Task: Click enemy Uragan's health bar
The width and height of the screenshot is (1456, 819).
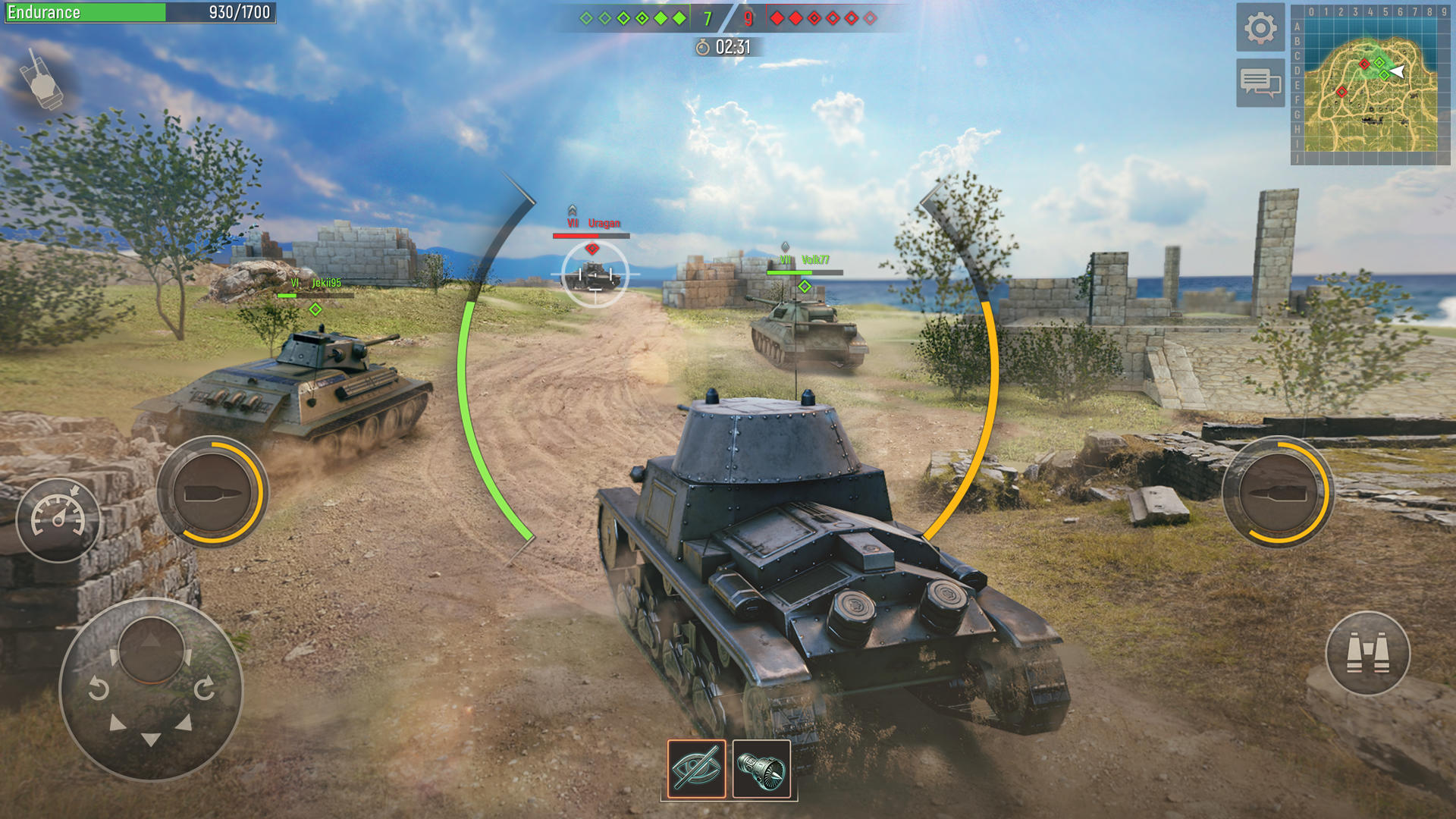Action: coord(592,235)
